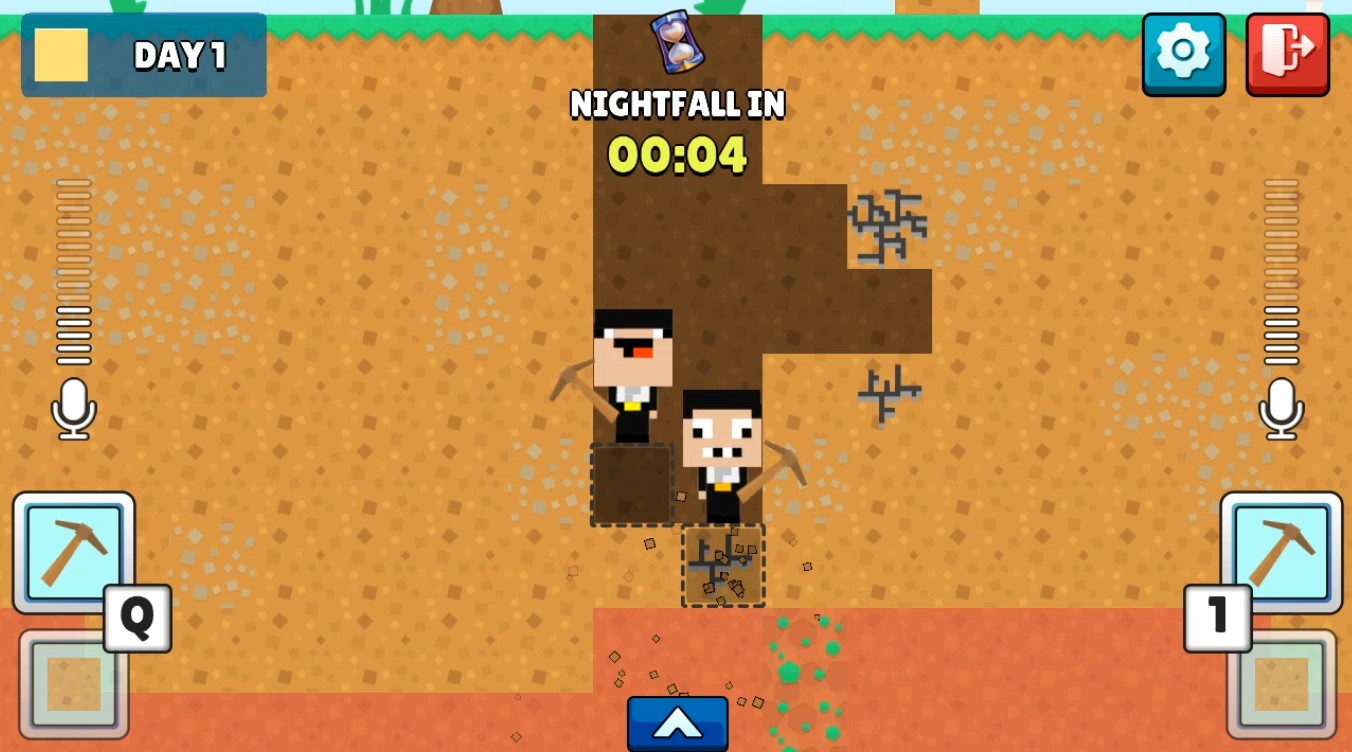This screenshot has width=1352, height=752.
Task: Select the right pickaxe tool slot
Action: pos(1281,553)
